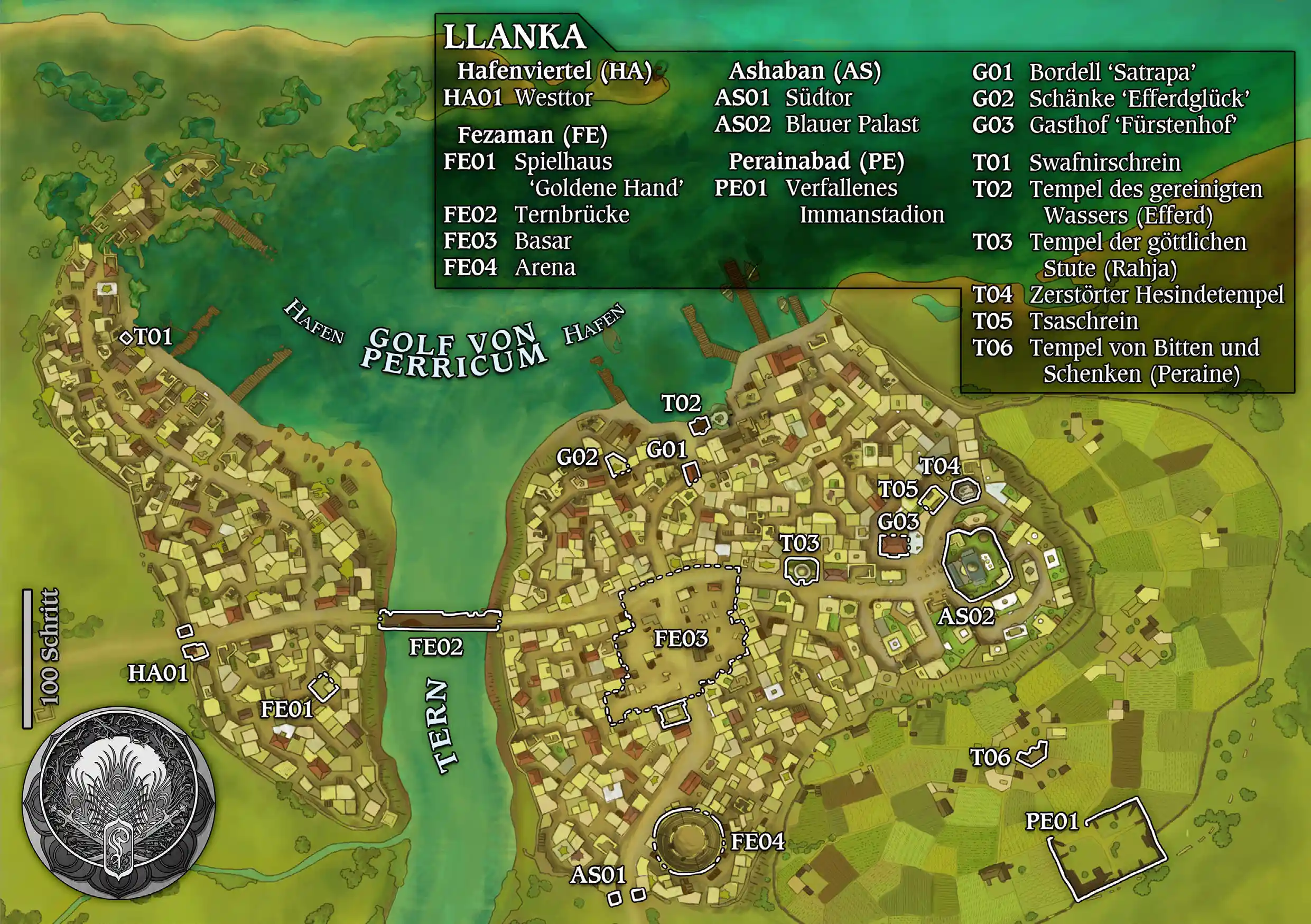Viewport: 1311px width, 924px height.
Task: Click the FE04 arena outline on the map
Action: point(687,841)
